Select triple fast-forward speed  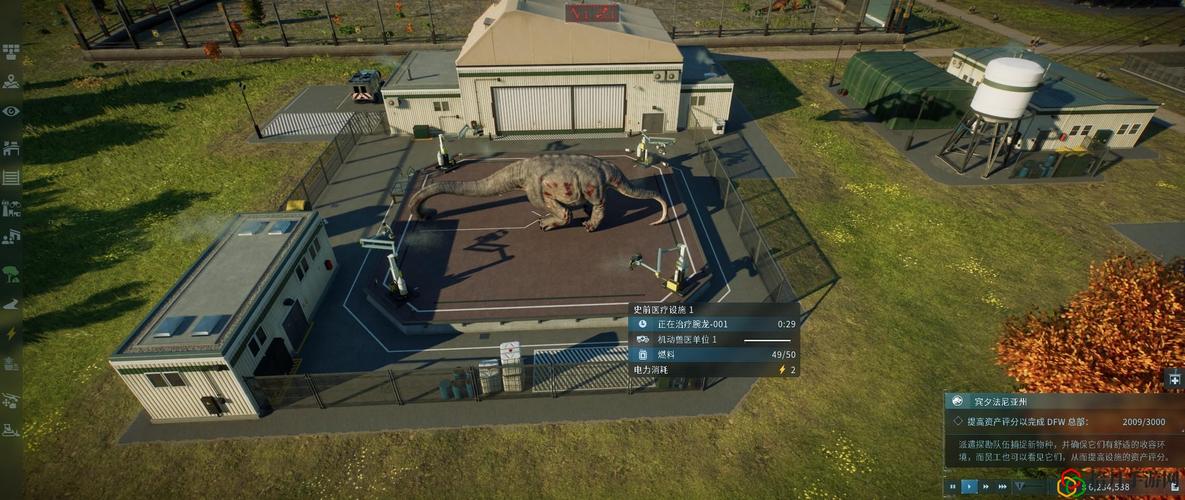(1001, 487)
